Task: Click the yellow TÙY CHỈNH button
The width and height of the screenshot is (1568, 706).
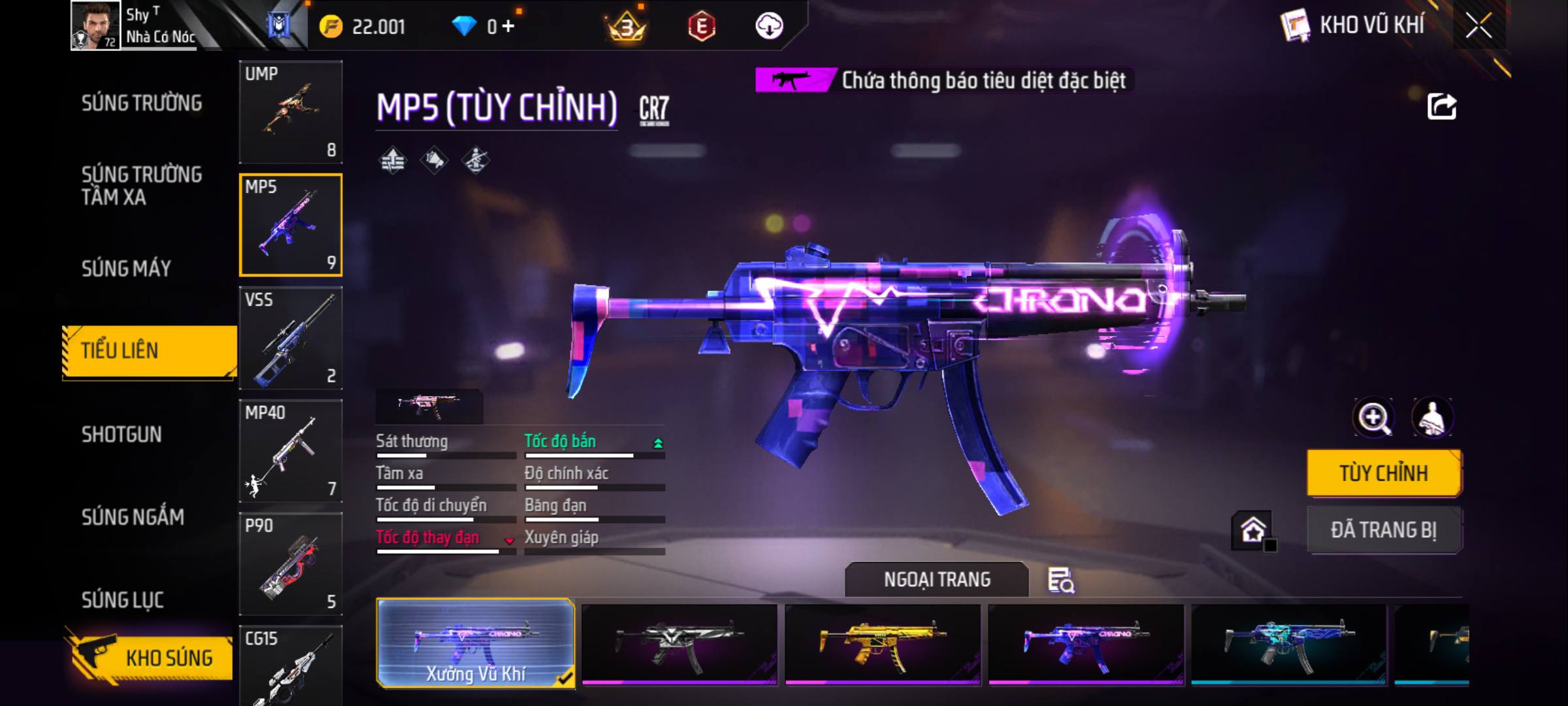Action: [1384, 473]
